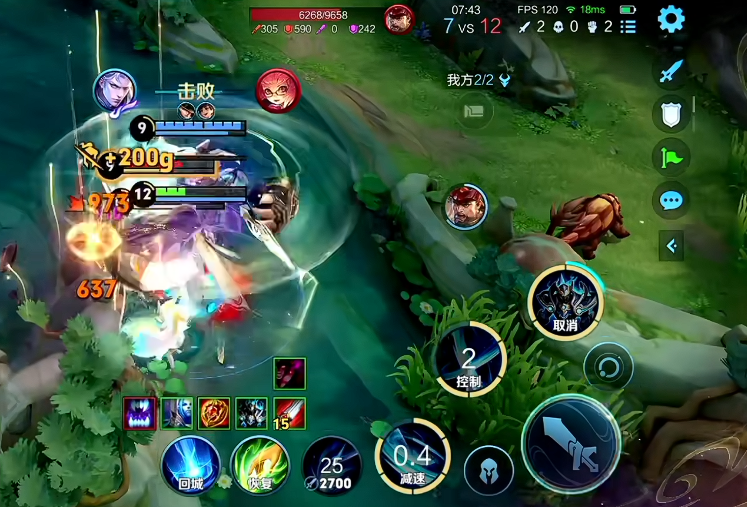Send the green flag gather signal

coord(671,156)
